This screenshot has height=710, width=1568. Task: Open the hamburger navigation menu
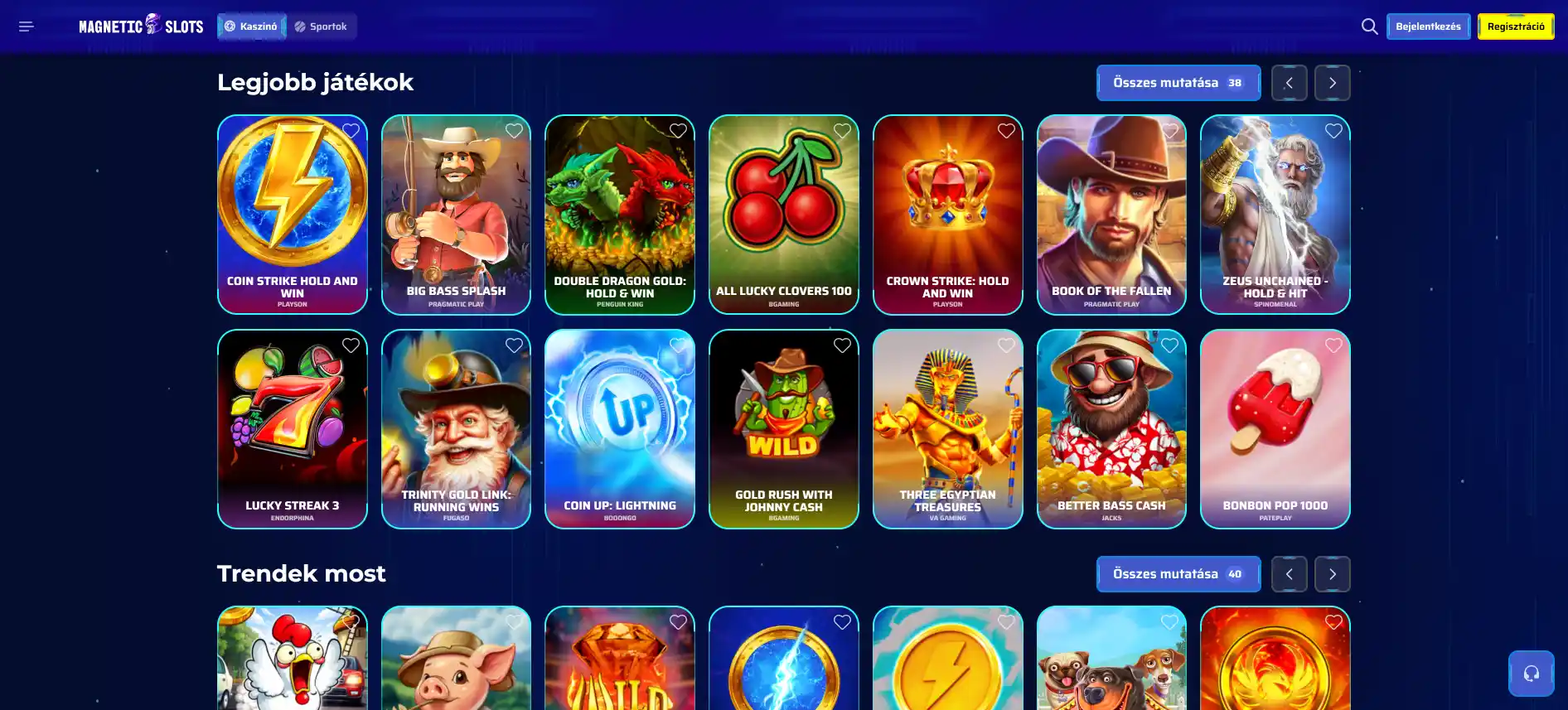(x=26, y=26)
